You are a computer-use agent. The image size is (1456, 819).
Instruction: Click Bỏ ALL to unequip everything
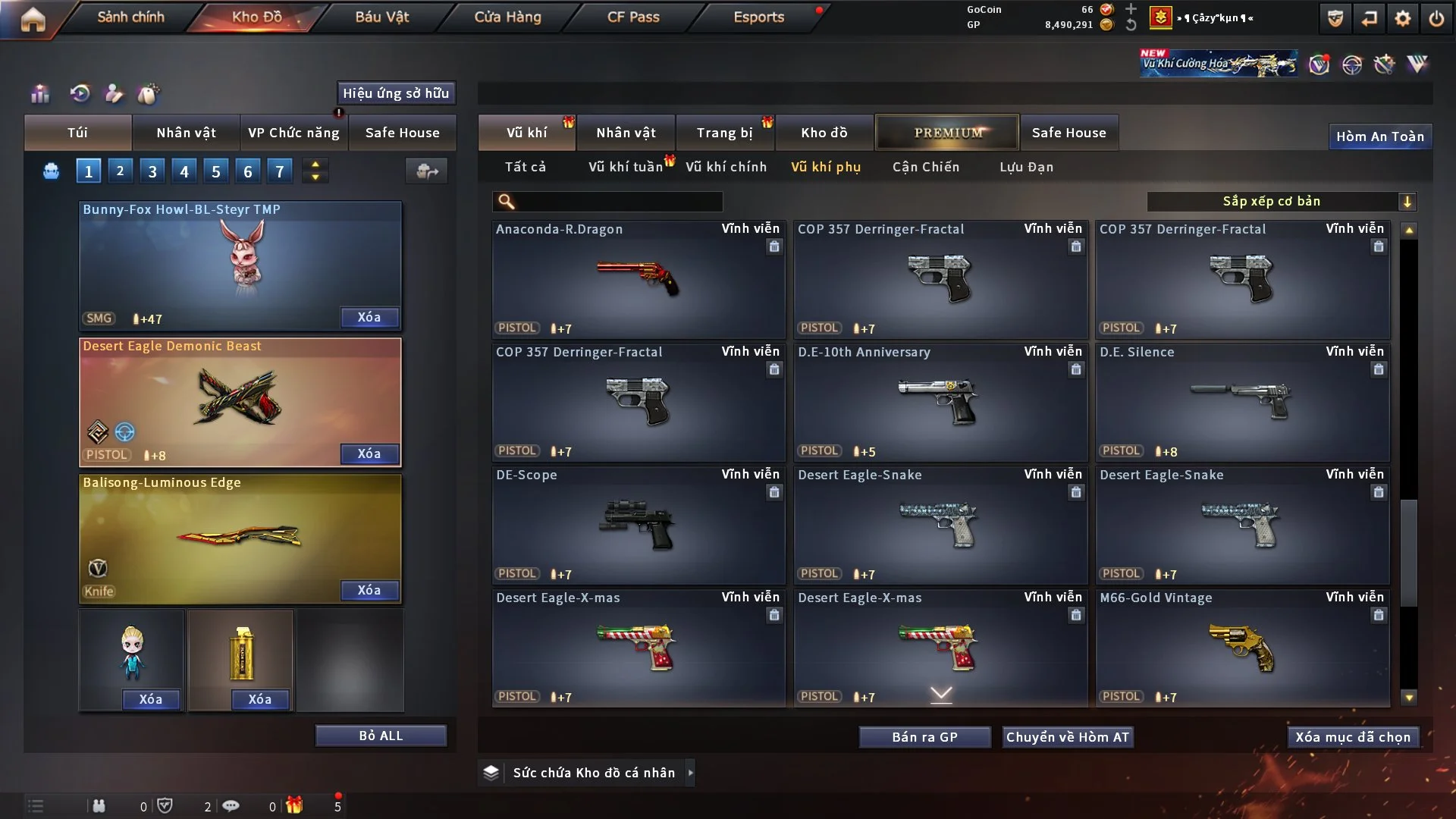[381, 736]
